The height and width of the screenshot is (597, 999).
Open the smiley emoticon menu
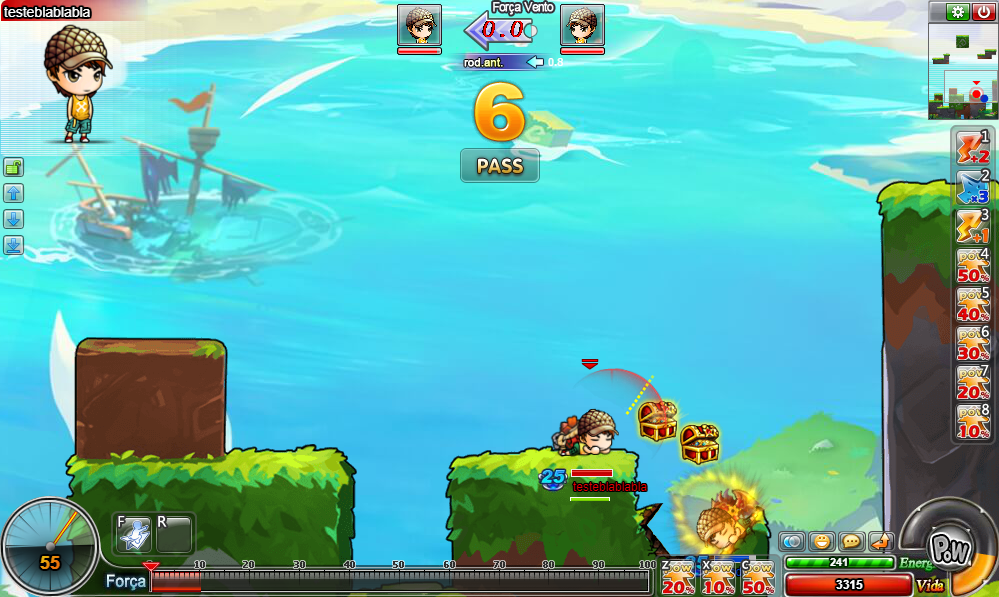822,541
